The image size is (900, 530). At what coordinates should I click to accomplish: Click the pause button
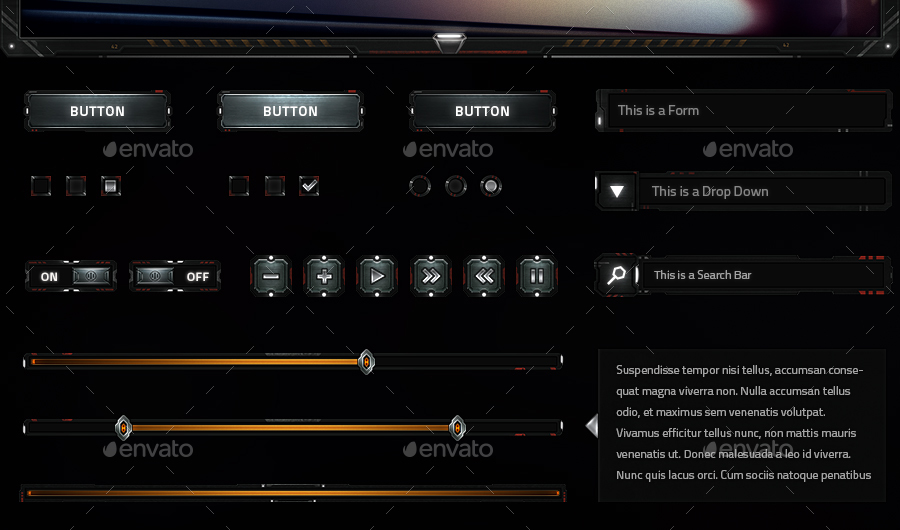pos(537,275)
